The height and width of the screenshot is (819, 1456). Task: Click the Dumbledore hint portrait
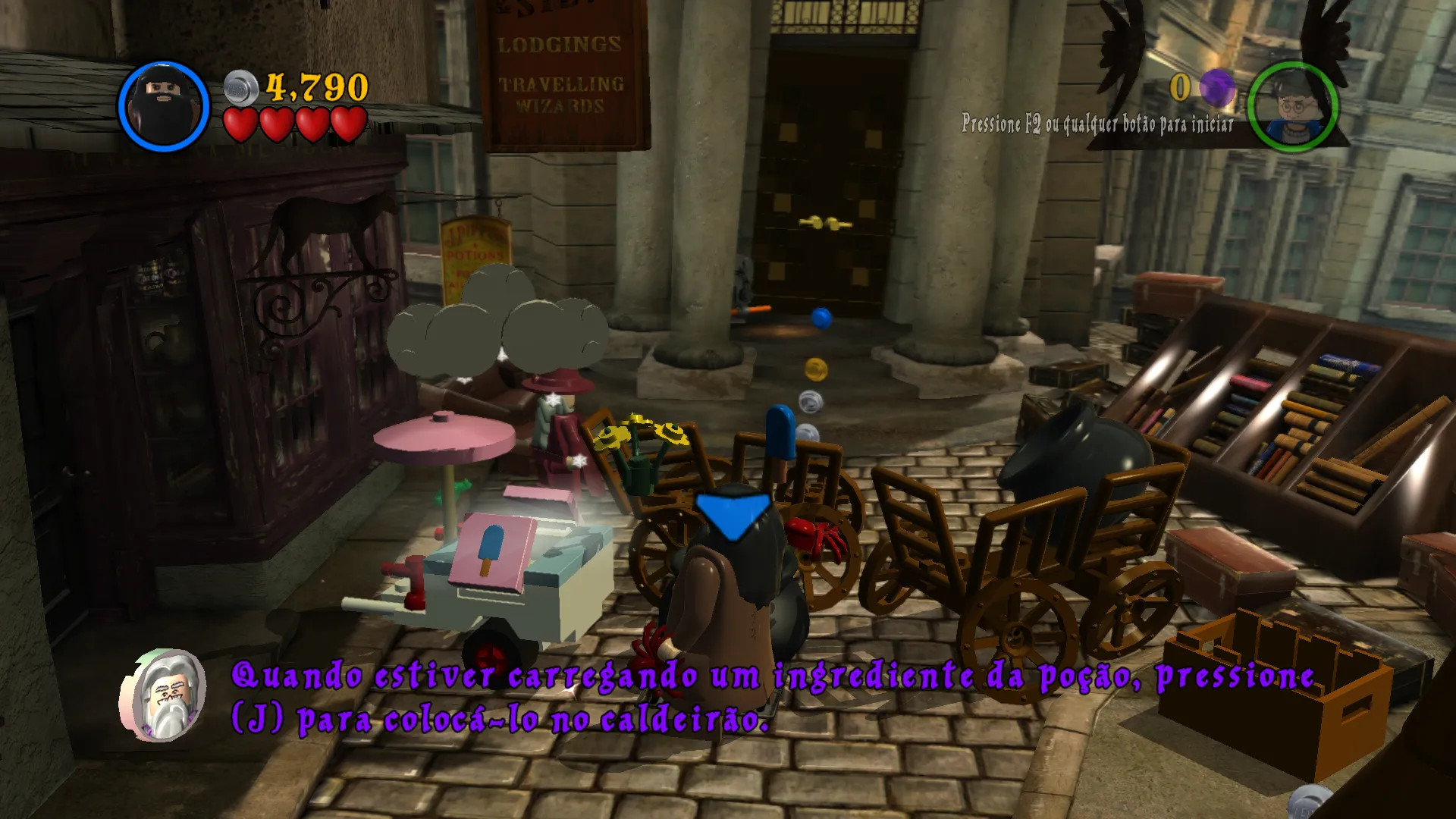164,695
